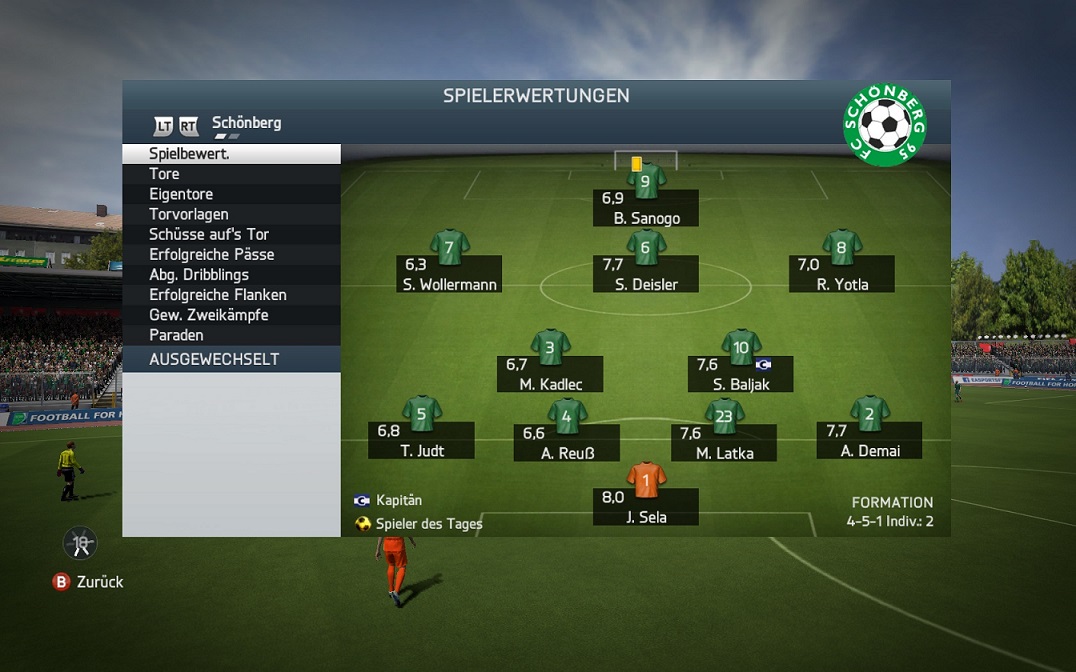Show the Eigentore statistics
The height and width of the screenshot is (672, 1076).
point(231,194)
